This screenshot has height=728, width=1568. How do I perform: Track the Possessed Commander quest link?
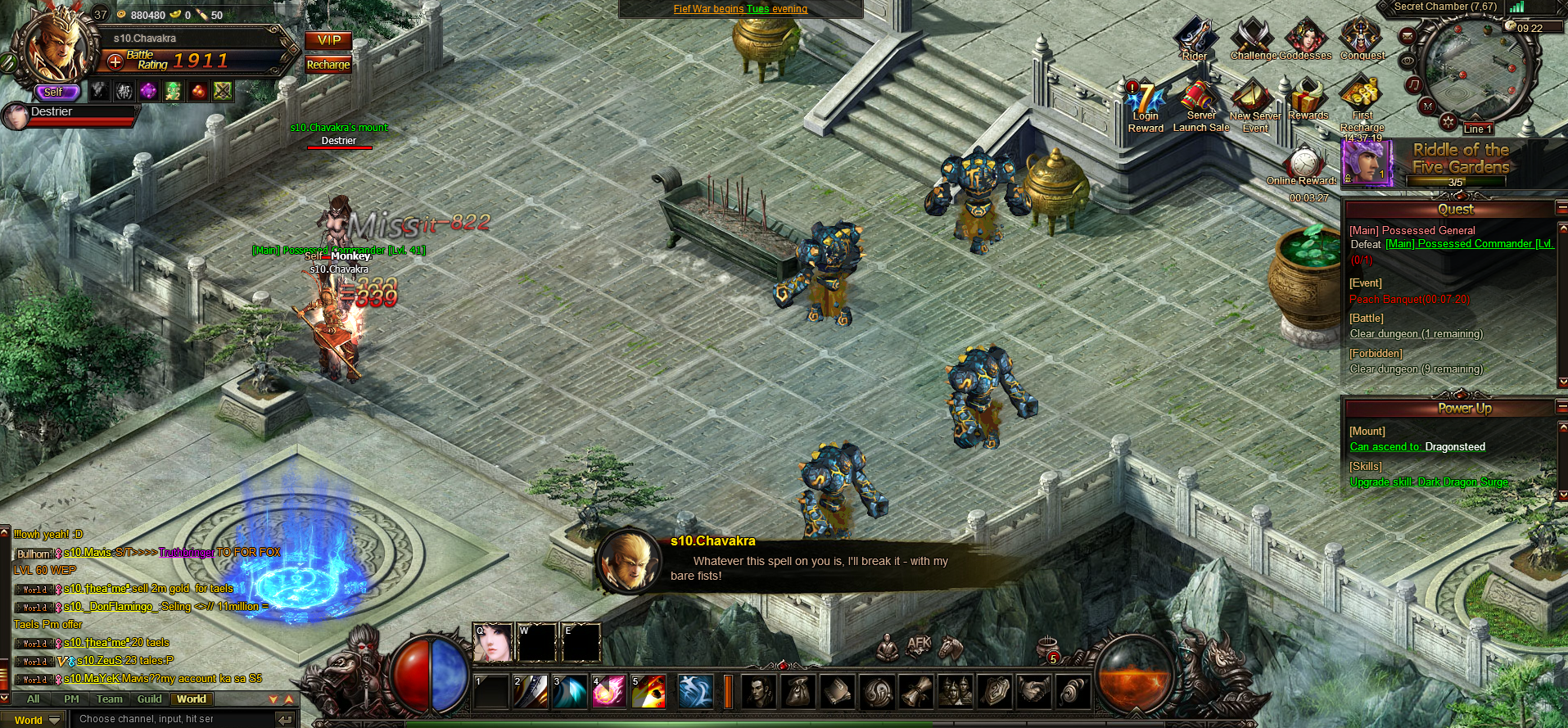pos(1469,244)
